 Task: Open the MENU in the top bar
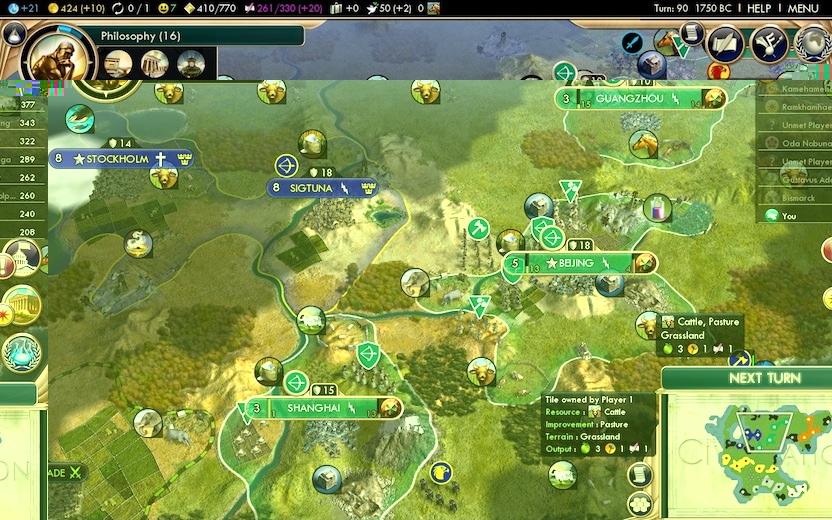[803, 8]
